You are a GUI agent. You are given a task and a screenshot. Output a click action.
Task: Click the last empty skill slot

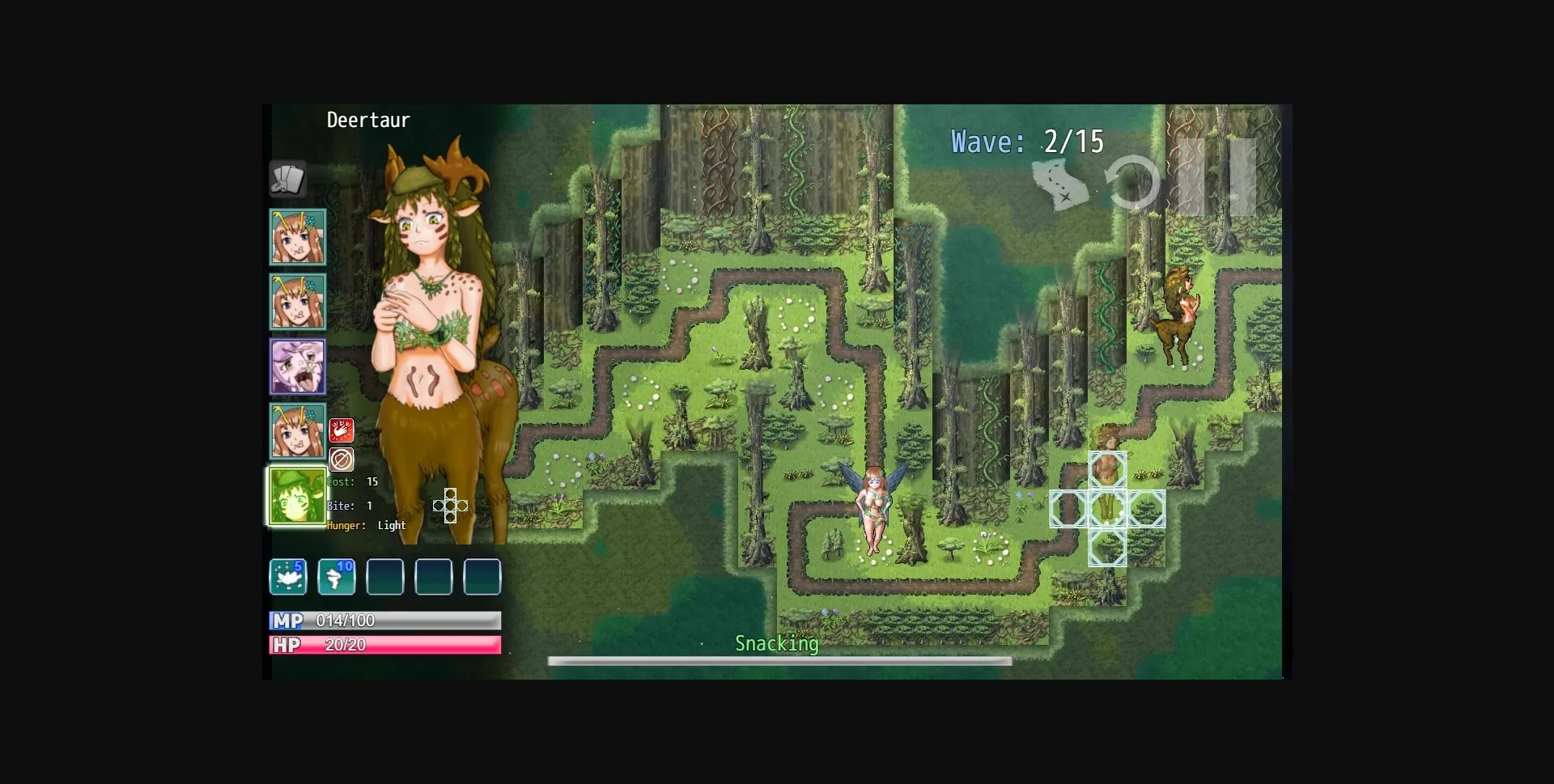click(482, 577)
